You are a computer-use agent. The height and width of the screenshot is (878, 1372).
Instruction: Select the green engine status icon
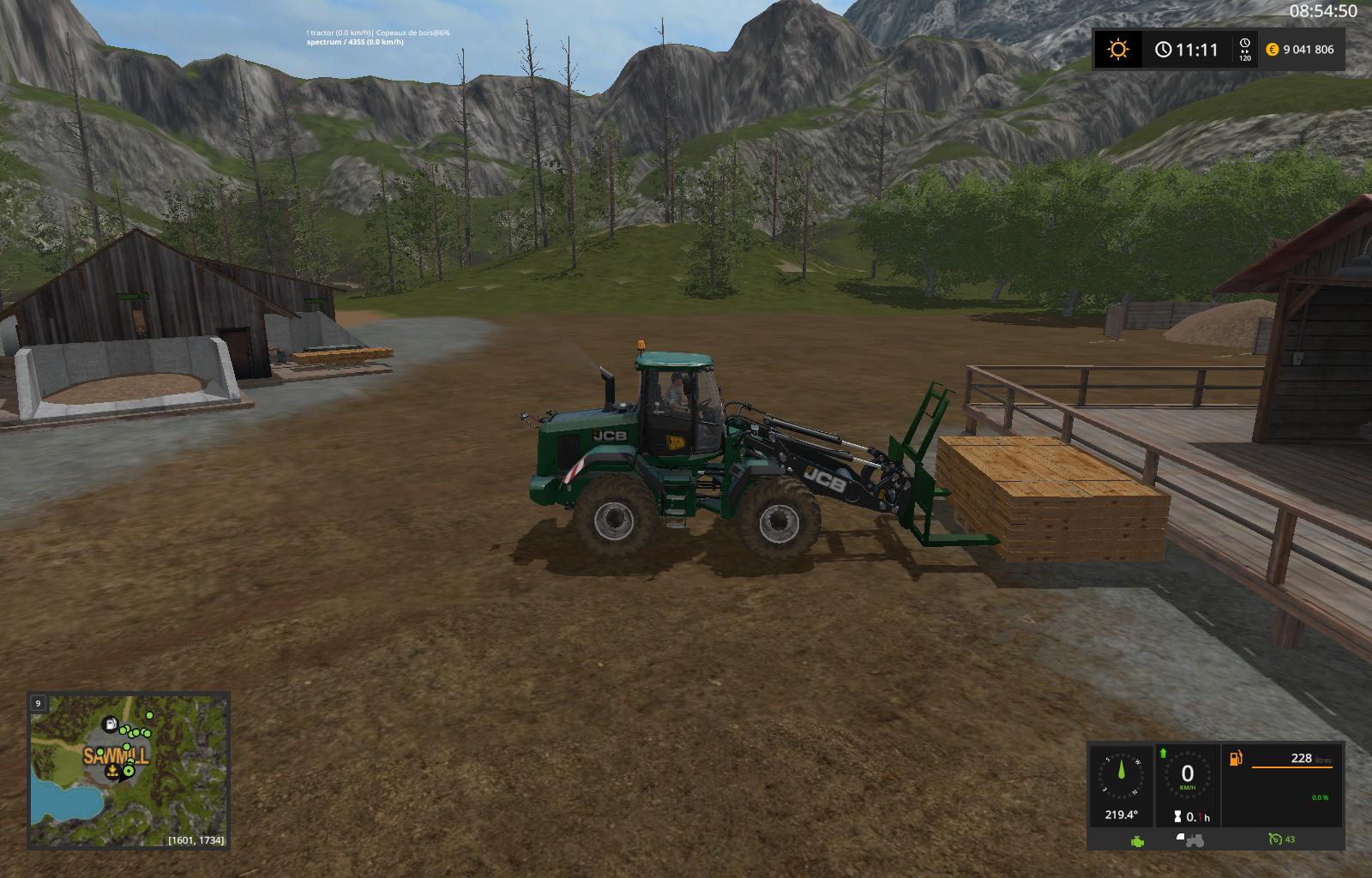pyautogui.click(x=1137, y=841)
